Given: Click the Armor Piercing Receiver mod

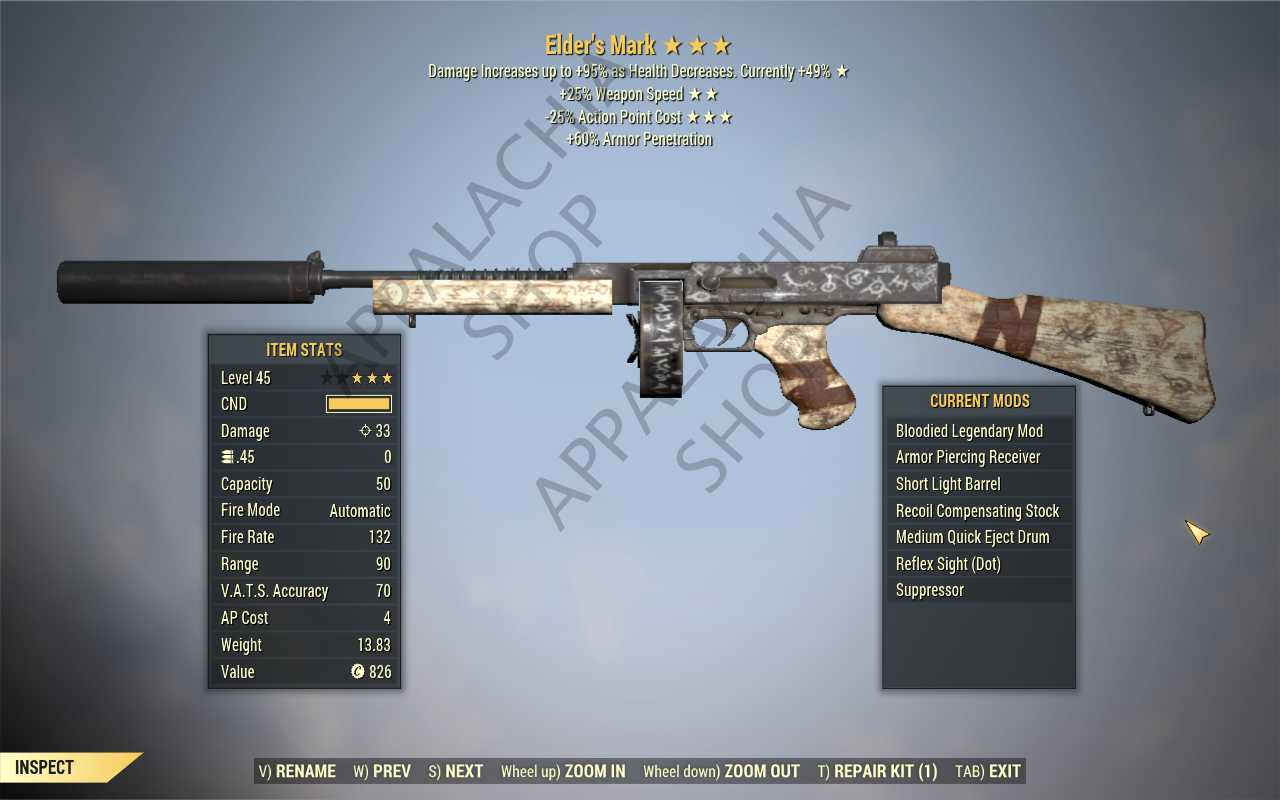Looking at the screenshot, I should (x=967, y=457).
